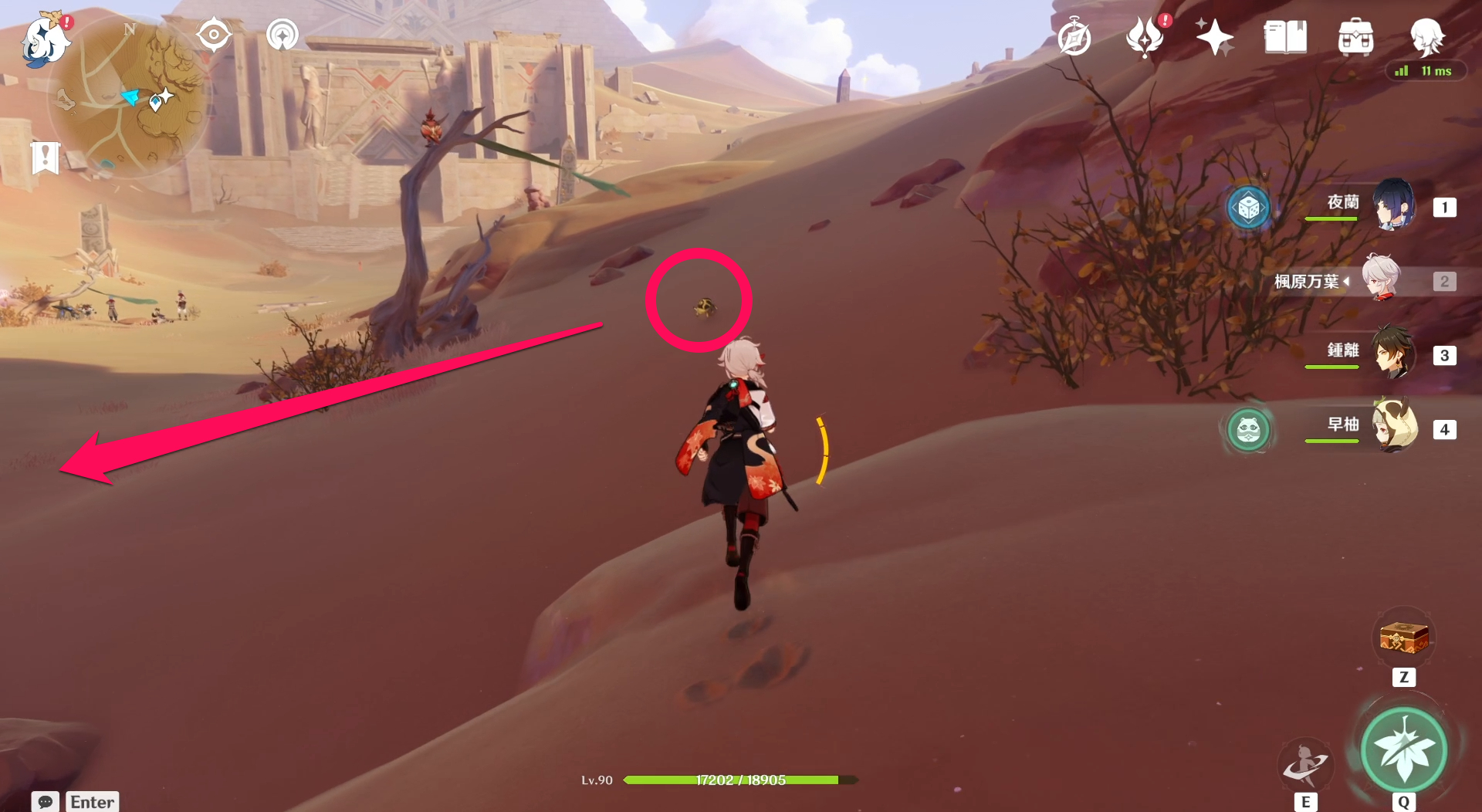Open the Wish menu star icon
Screen dimensions: 1482x812
click(x=1214, y=35)
